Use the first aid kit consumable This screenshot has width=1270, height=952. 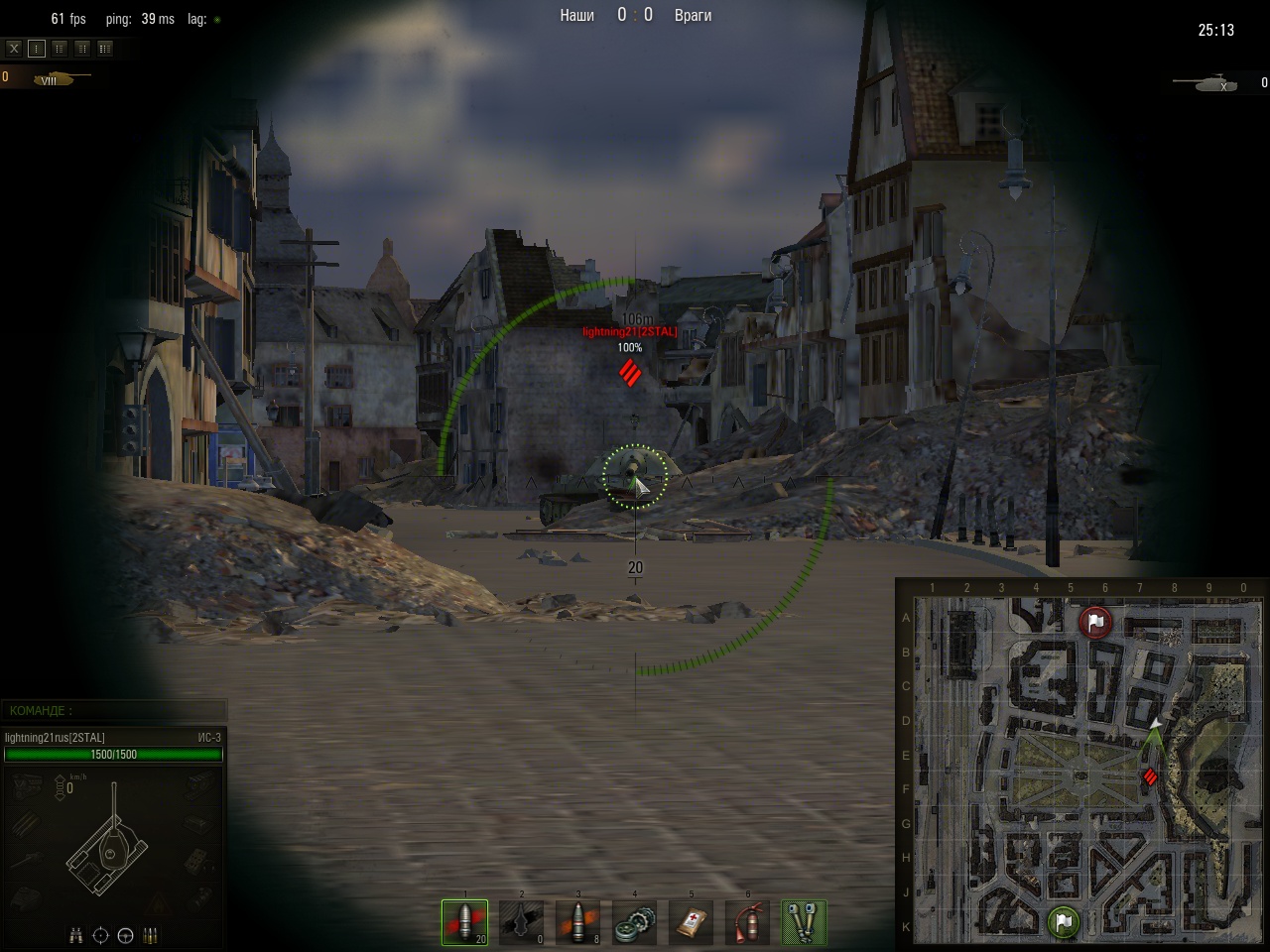point(692,923)
